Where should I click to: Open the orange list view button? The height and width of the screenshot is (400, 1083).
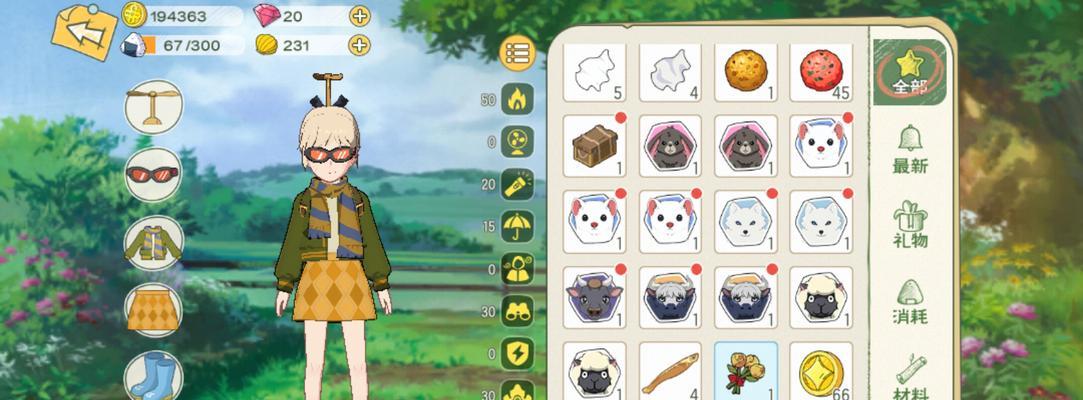[x=516, y=53]
